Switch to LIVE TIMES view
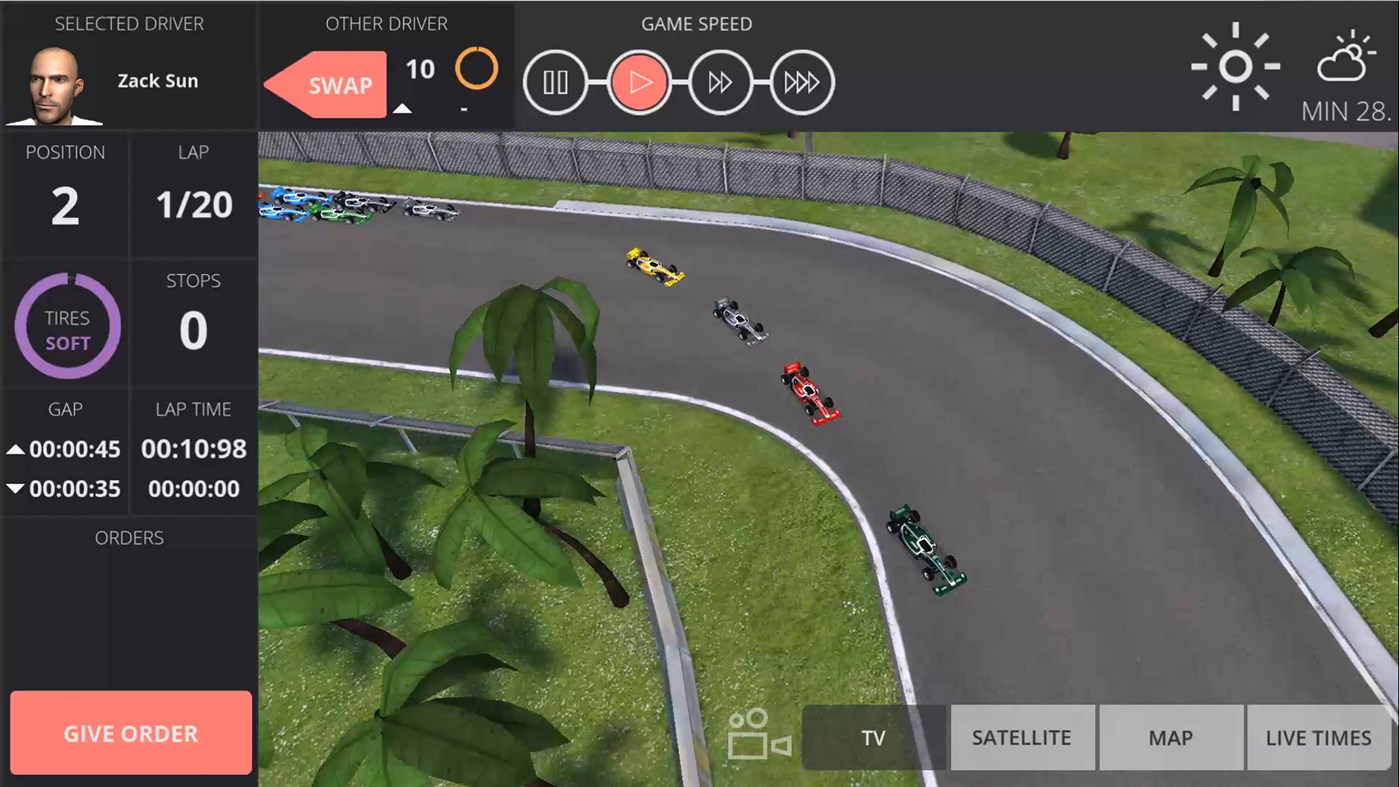Image resolution: width=1399 pixels, height=787 pixels. (1318, 737)
